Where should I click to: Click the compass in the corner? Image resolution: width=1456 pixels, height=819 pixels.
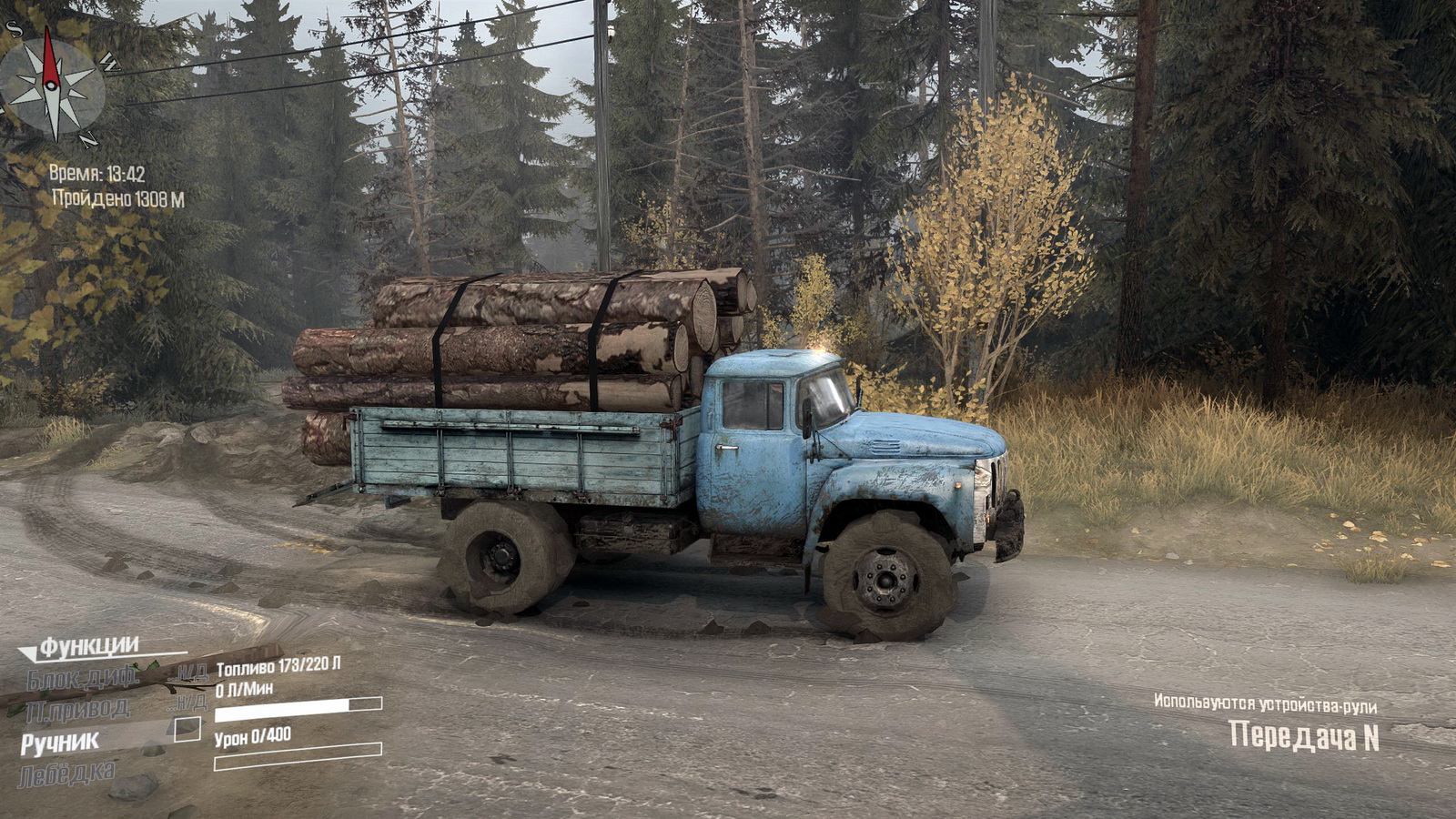click(x=52, y=86)
